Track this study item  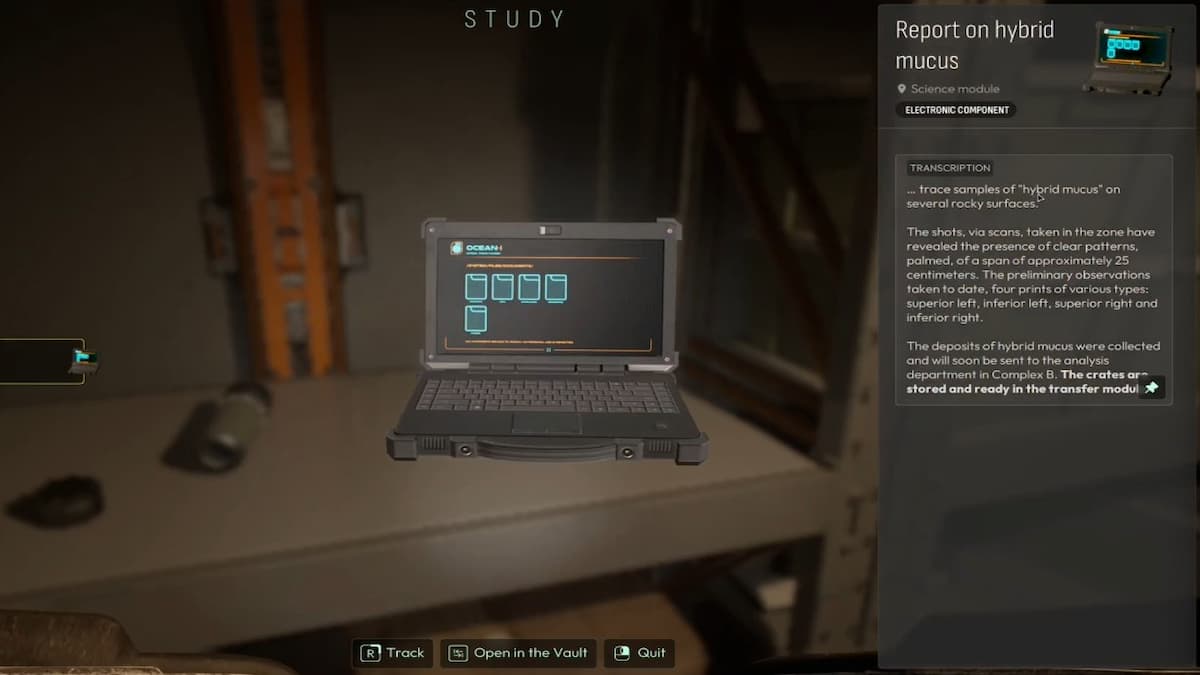pyautogui.click(x=393, y=653)
